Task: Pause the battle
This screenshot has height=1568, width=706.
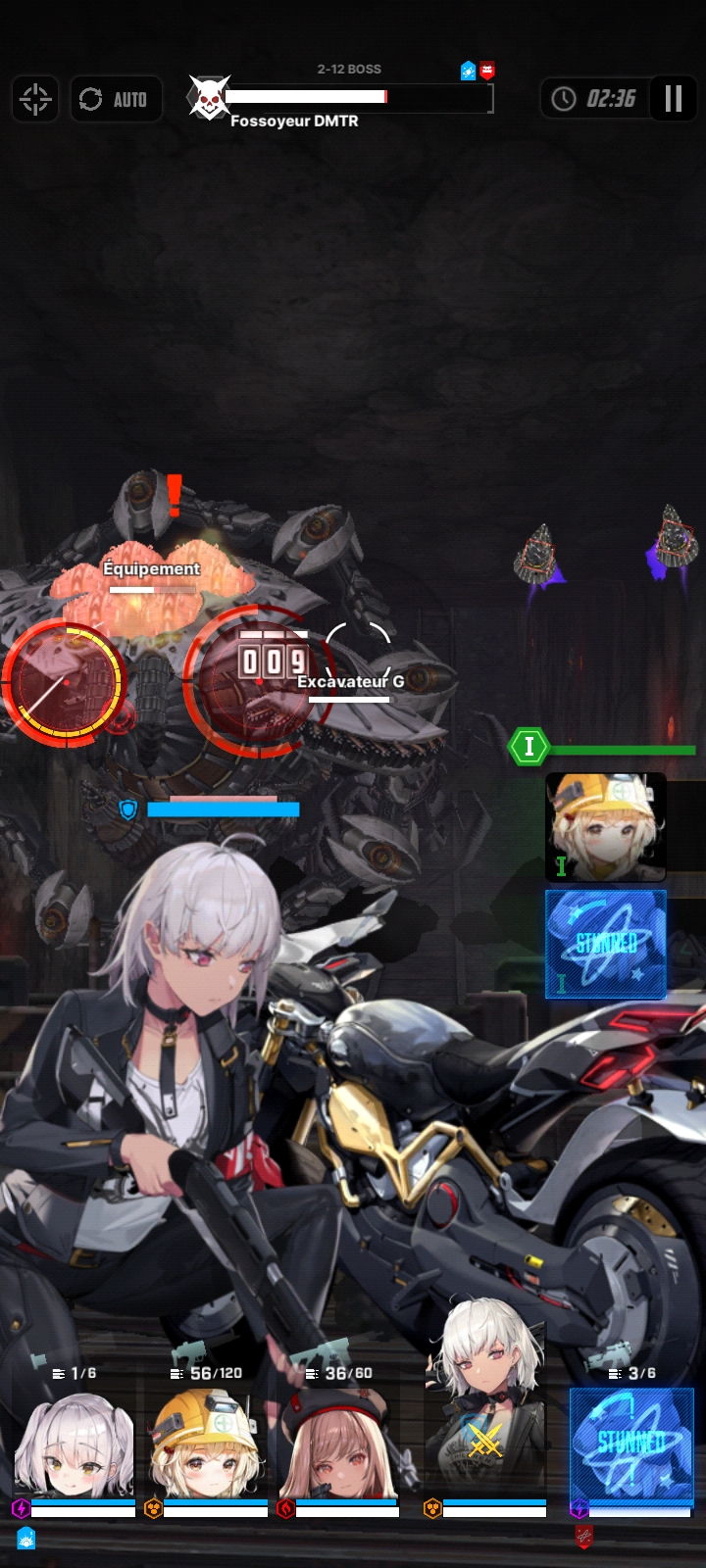Action: click(x=673, y=99)
